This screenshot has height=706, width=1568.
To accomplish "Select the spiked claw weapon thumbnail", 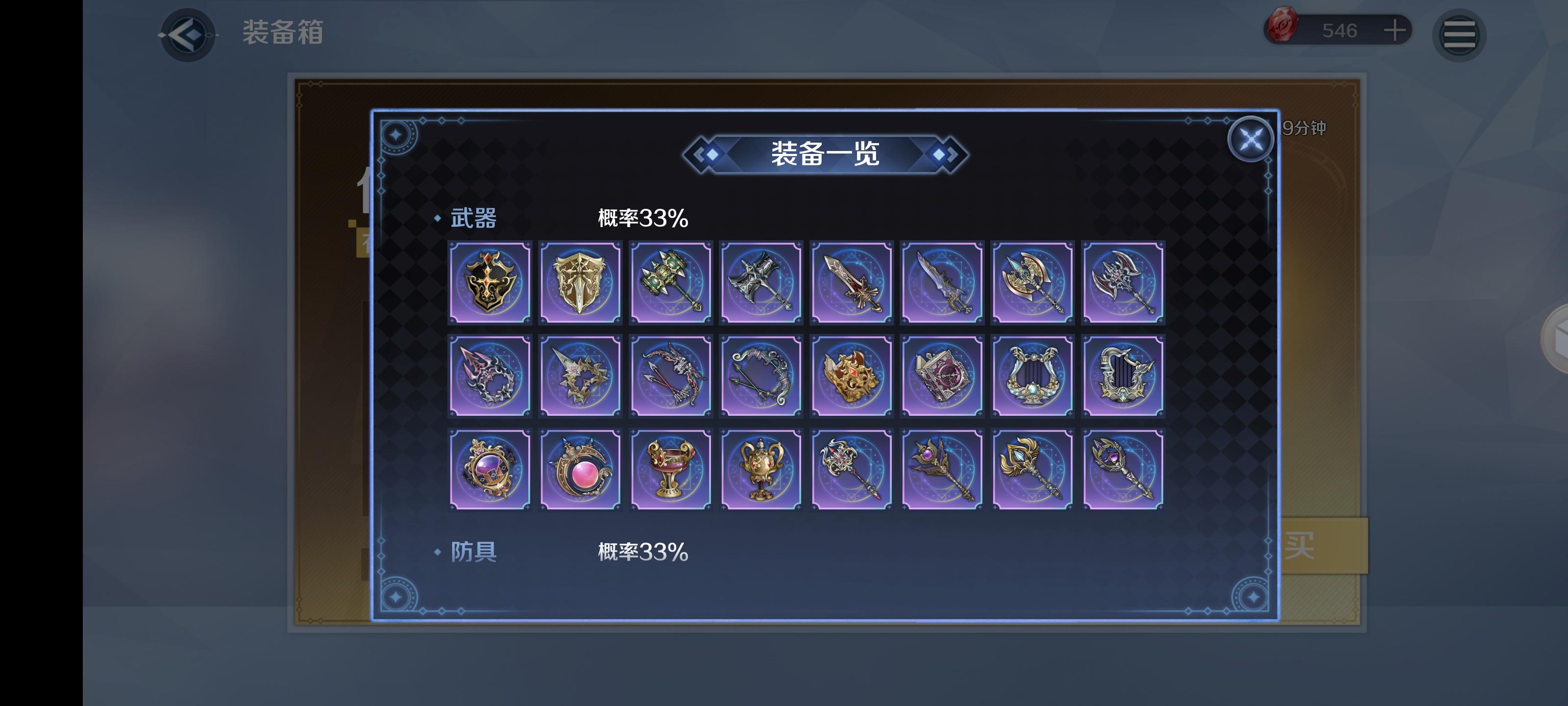I will click(x=490, y=376).
